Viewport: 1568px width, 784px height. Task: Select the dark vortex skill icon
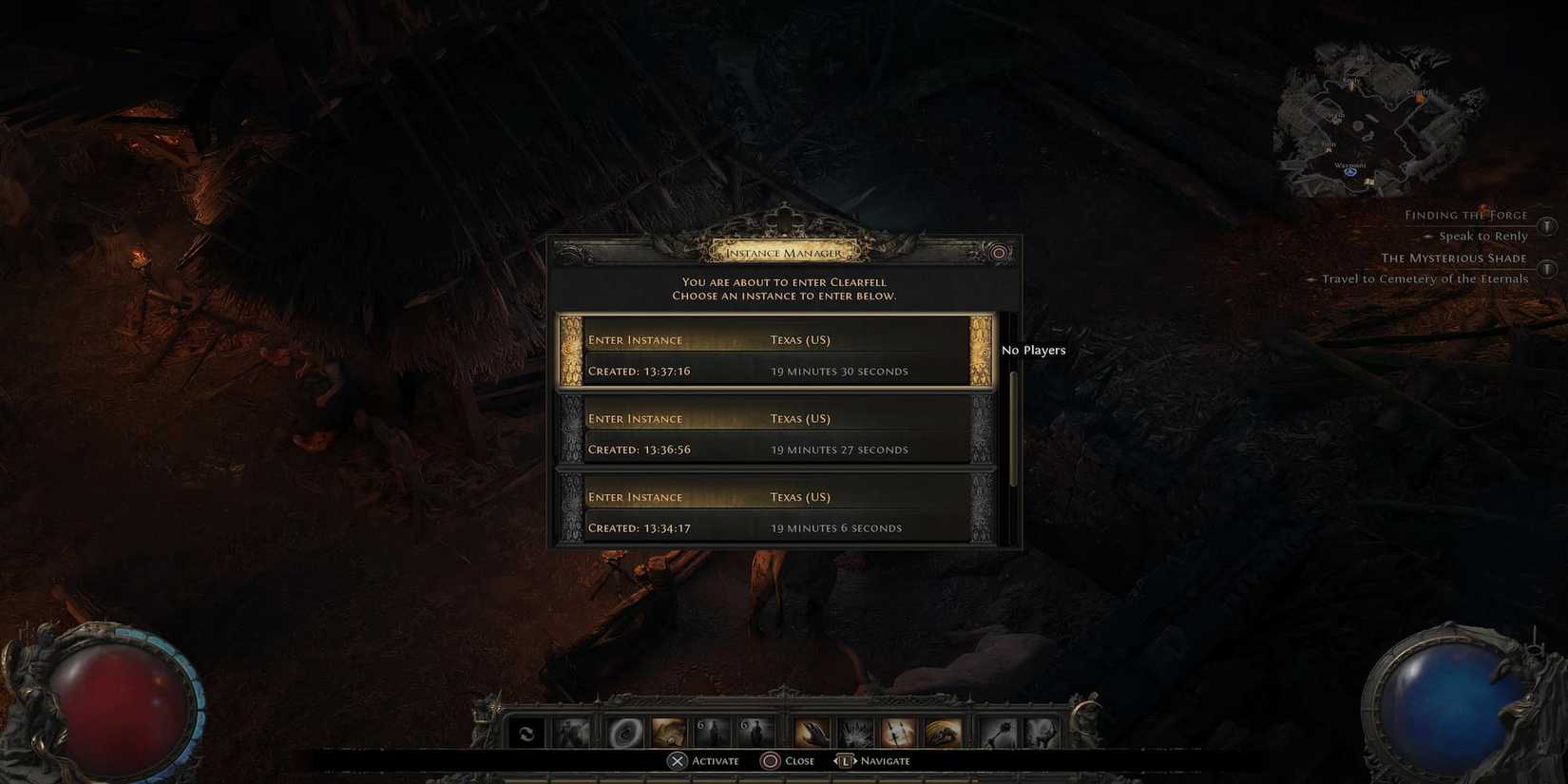tap(624, 732)
